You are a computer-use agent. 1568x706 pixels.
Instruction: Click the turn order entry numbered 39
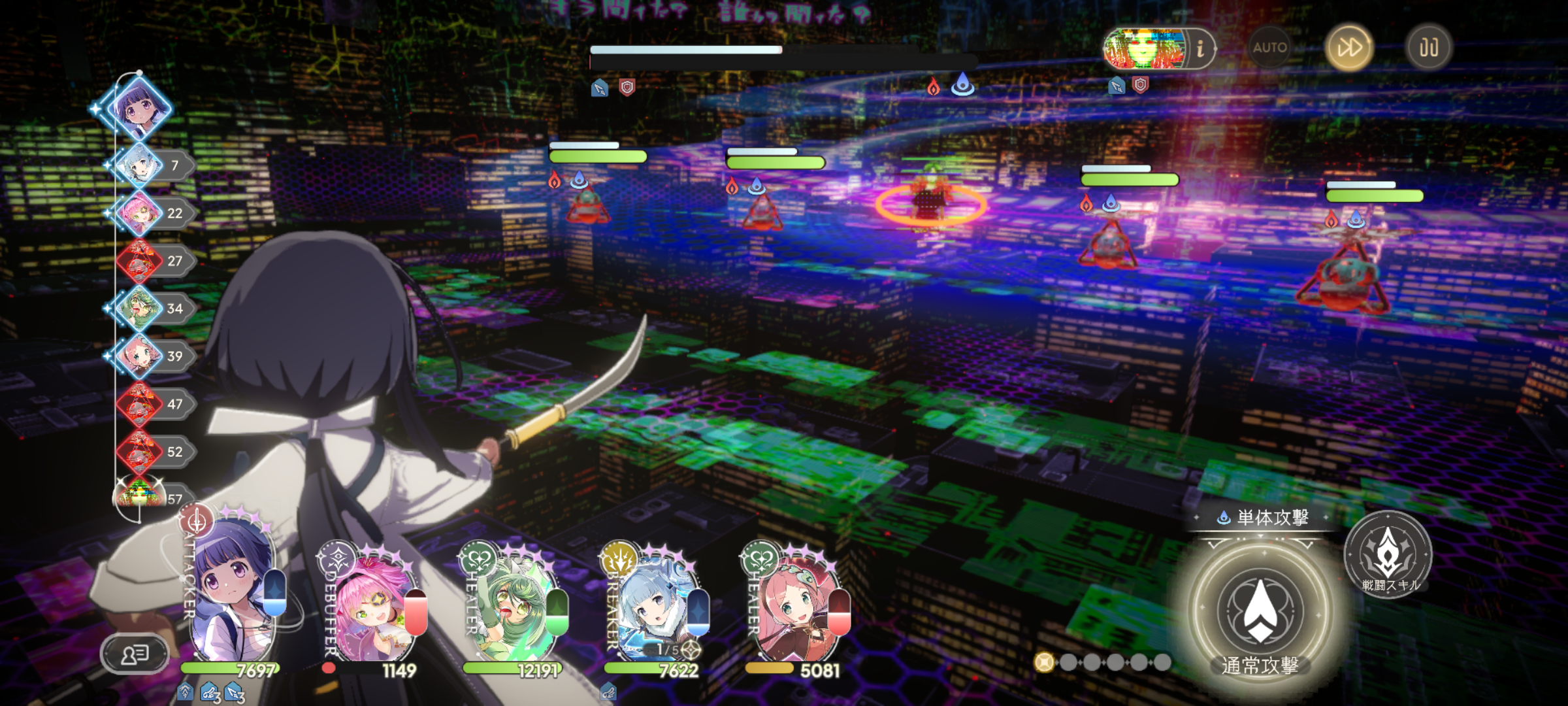pyautogui.click(x=140, y=356)
